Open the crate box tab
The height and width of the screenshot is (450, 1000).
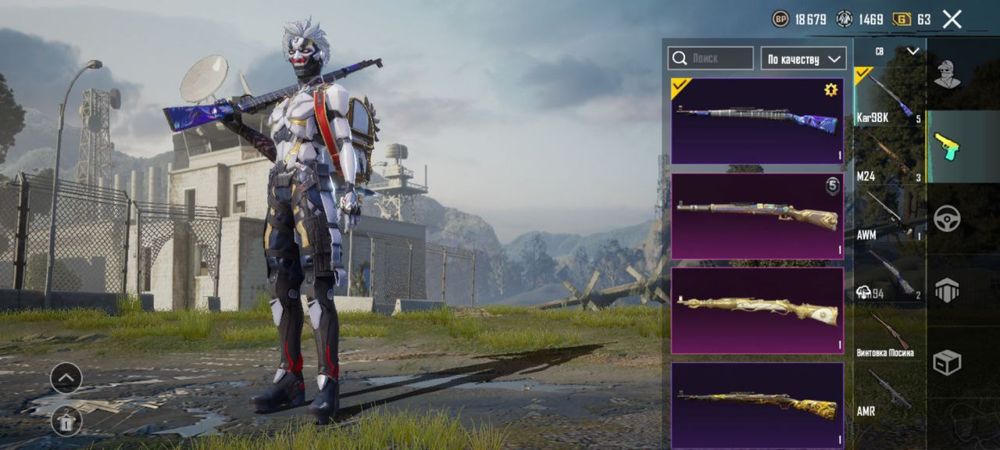pyautogui.click(x=946, y=362)
